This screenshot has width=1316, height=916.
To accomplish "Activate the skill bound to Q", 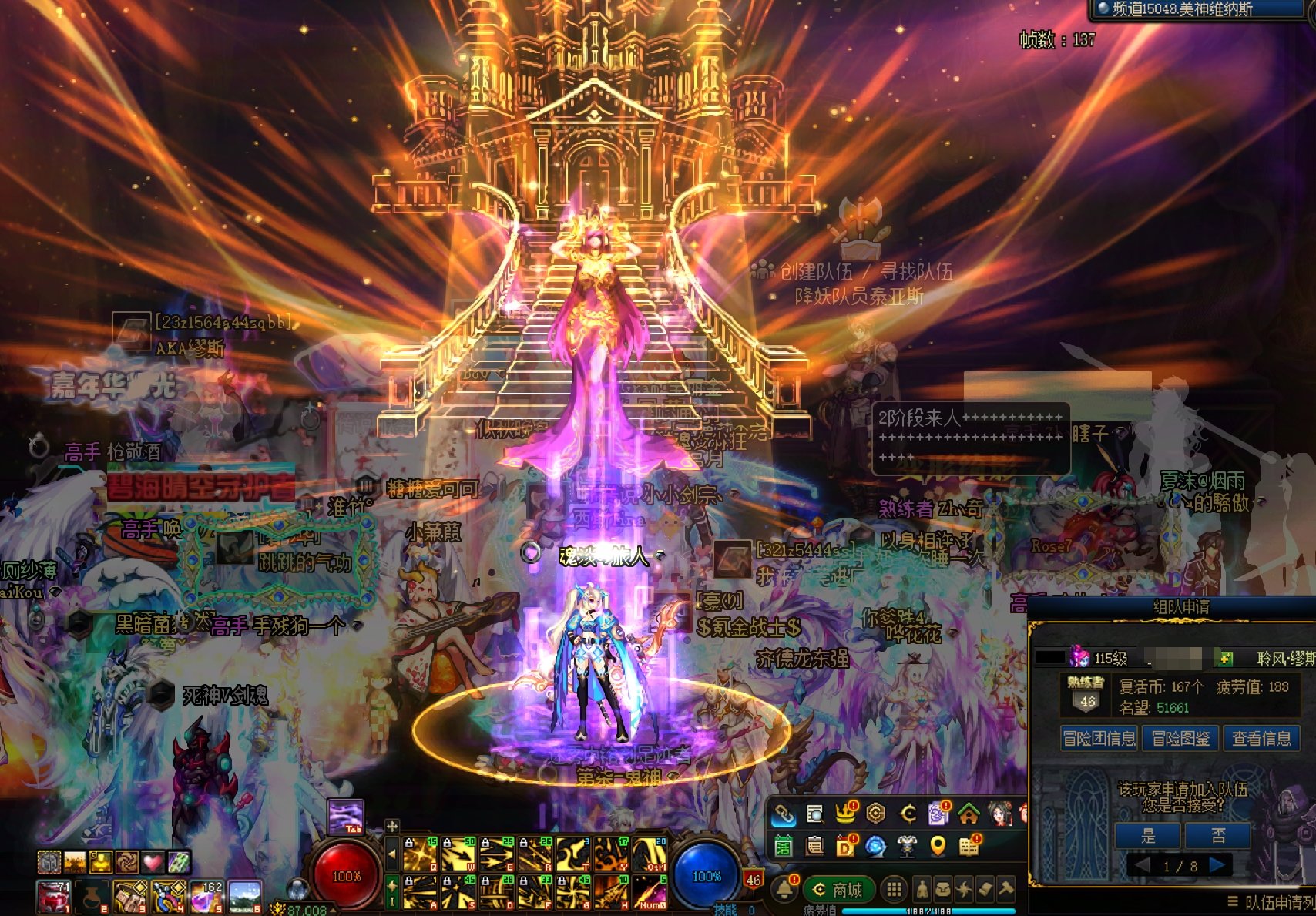I will (x=421, y=854).
